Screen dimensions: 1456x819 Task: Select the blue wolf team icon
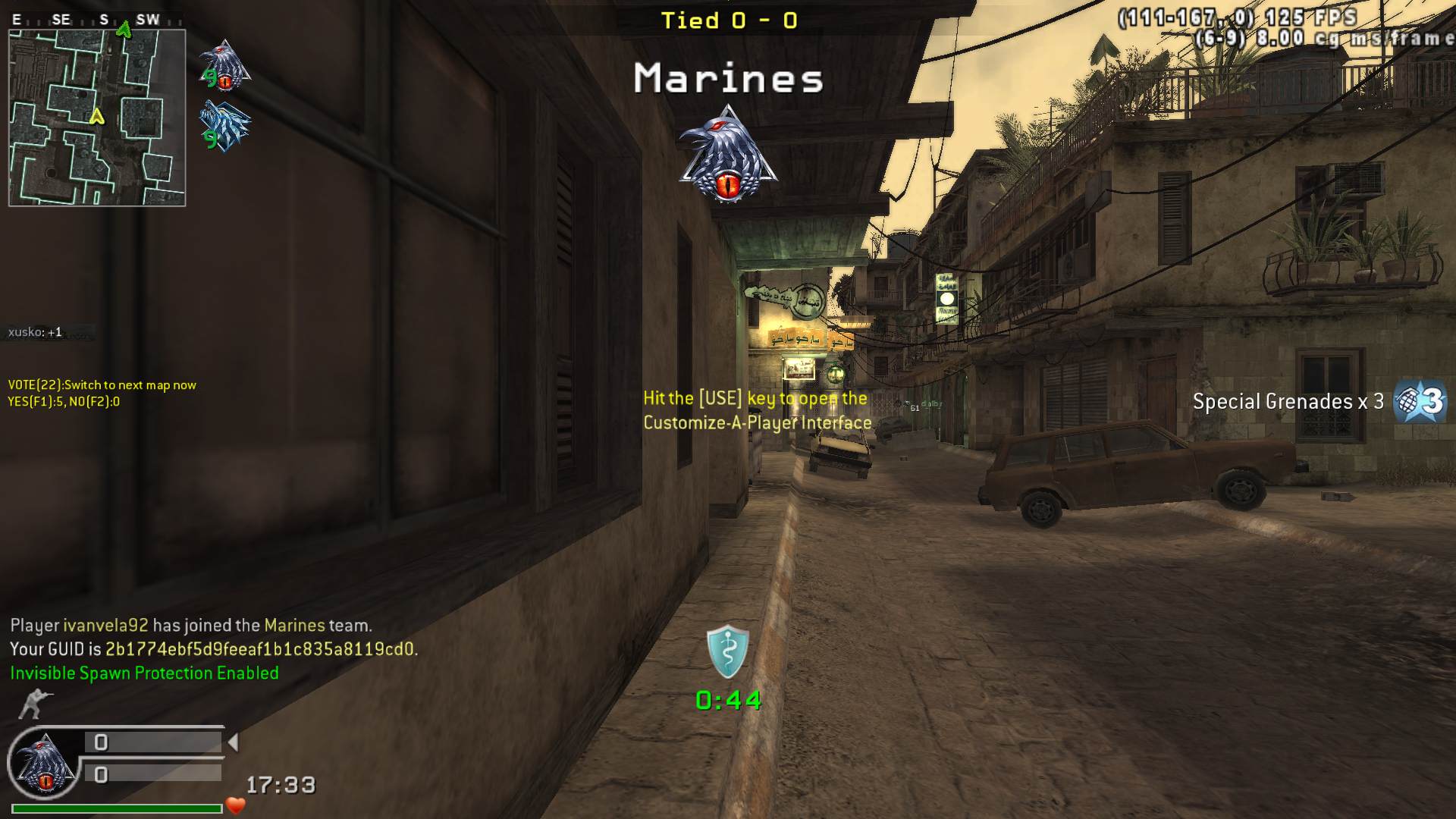tap(224, 126)
